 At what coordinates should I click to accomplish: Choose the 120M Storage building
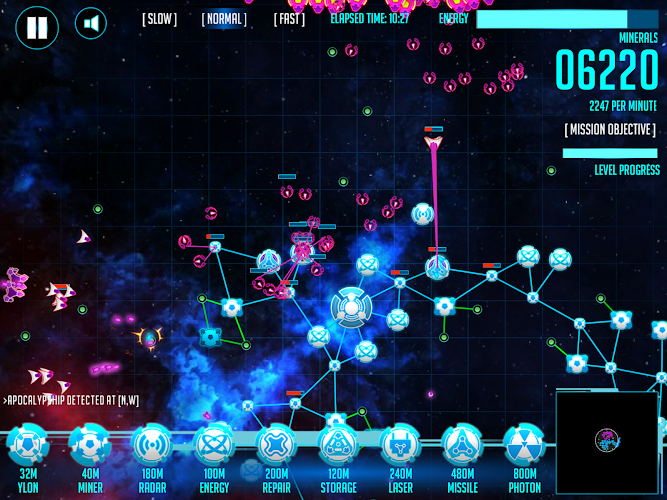tap(337, 445)
